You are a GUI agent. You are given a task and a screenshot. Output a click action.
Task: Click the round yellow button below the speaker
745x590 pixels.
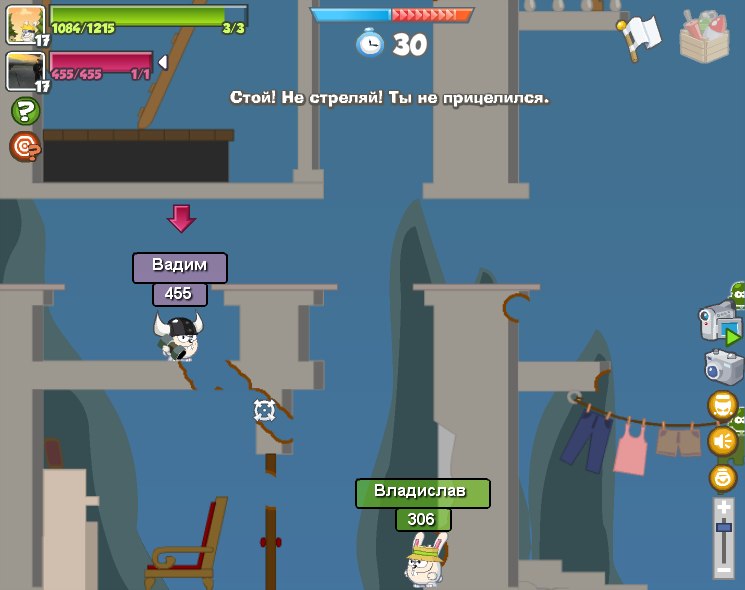click(x=723, y=477)
